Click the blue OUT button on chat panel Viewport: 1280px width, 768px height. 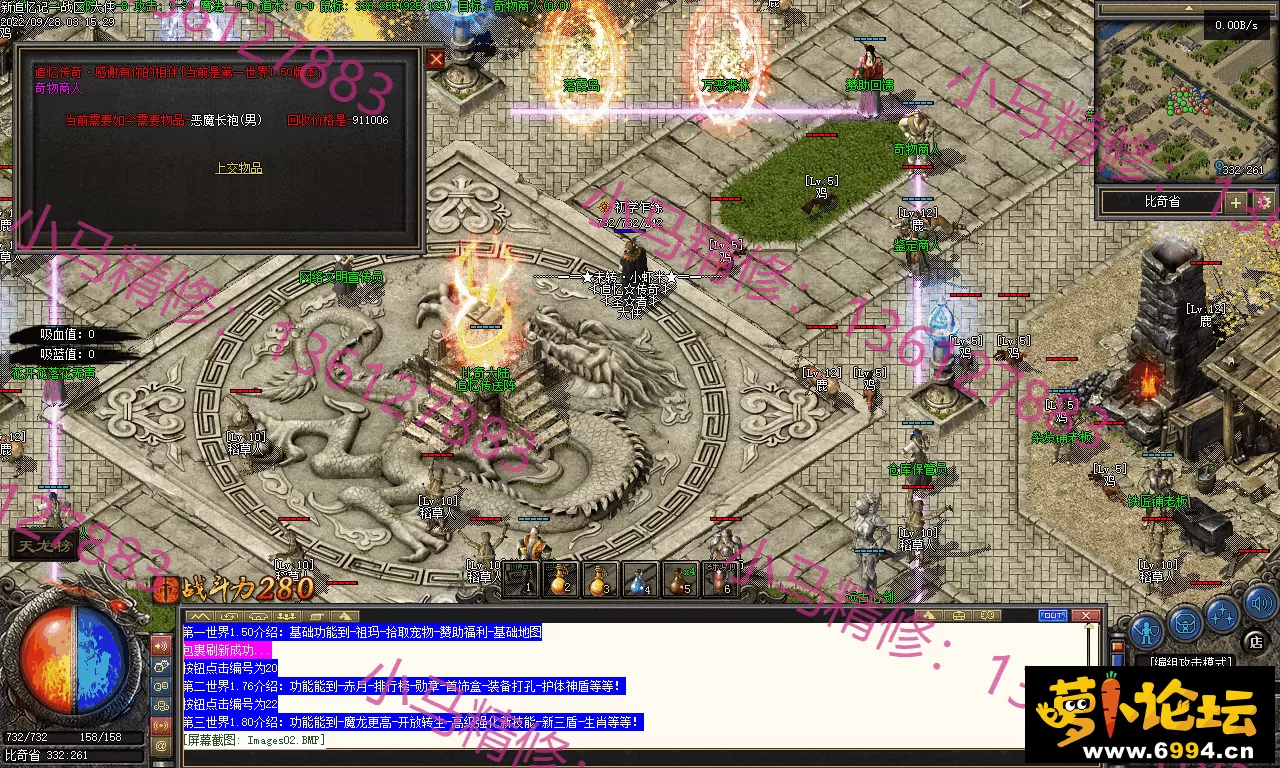1052,616
